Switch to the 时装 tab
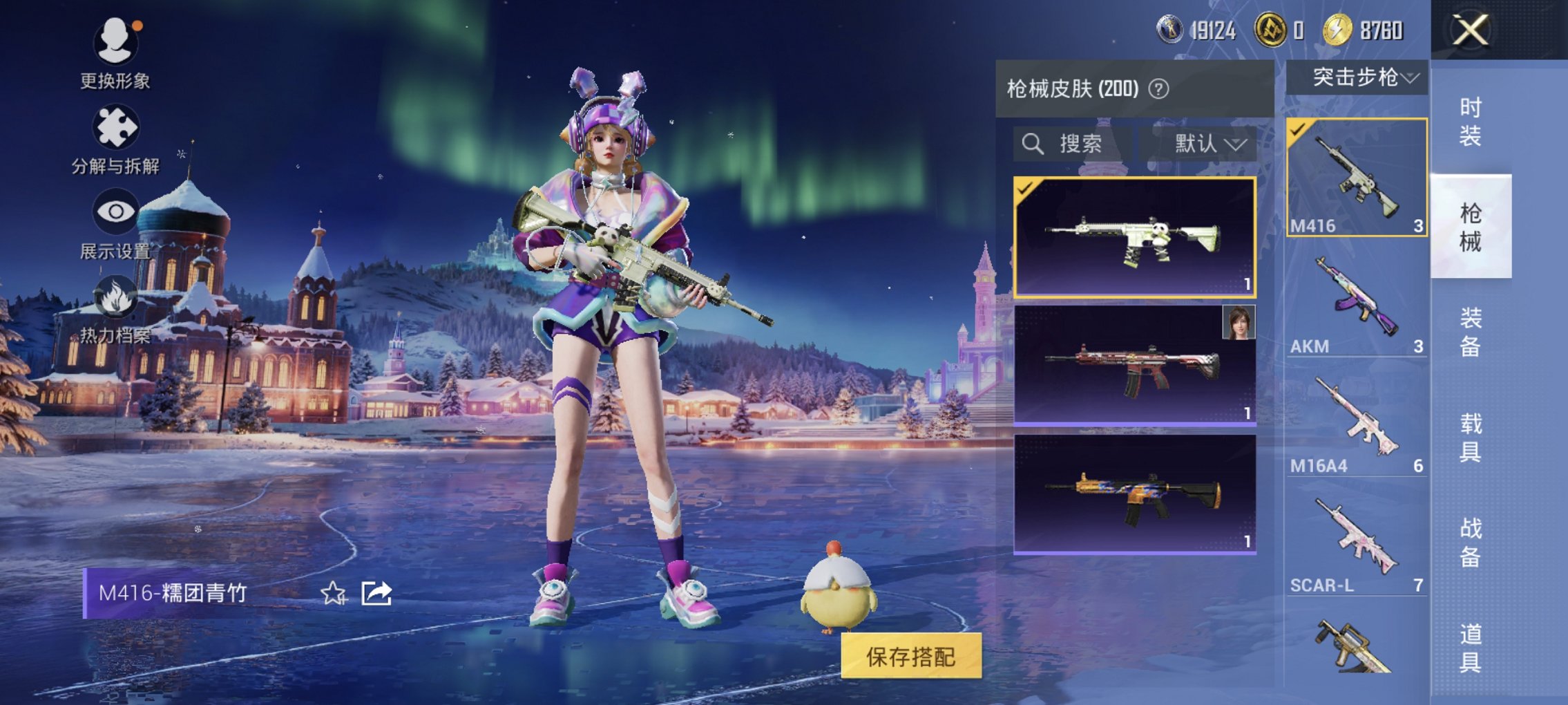 click(1471, 121)
